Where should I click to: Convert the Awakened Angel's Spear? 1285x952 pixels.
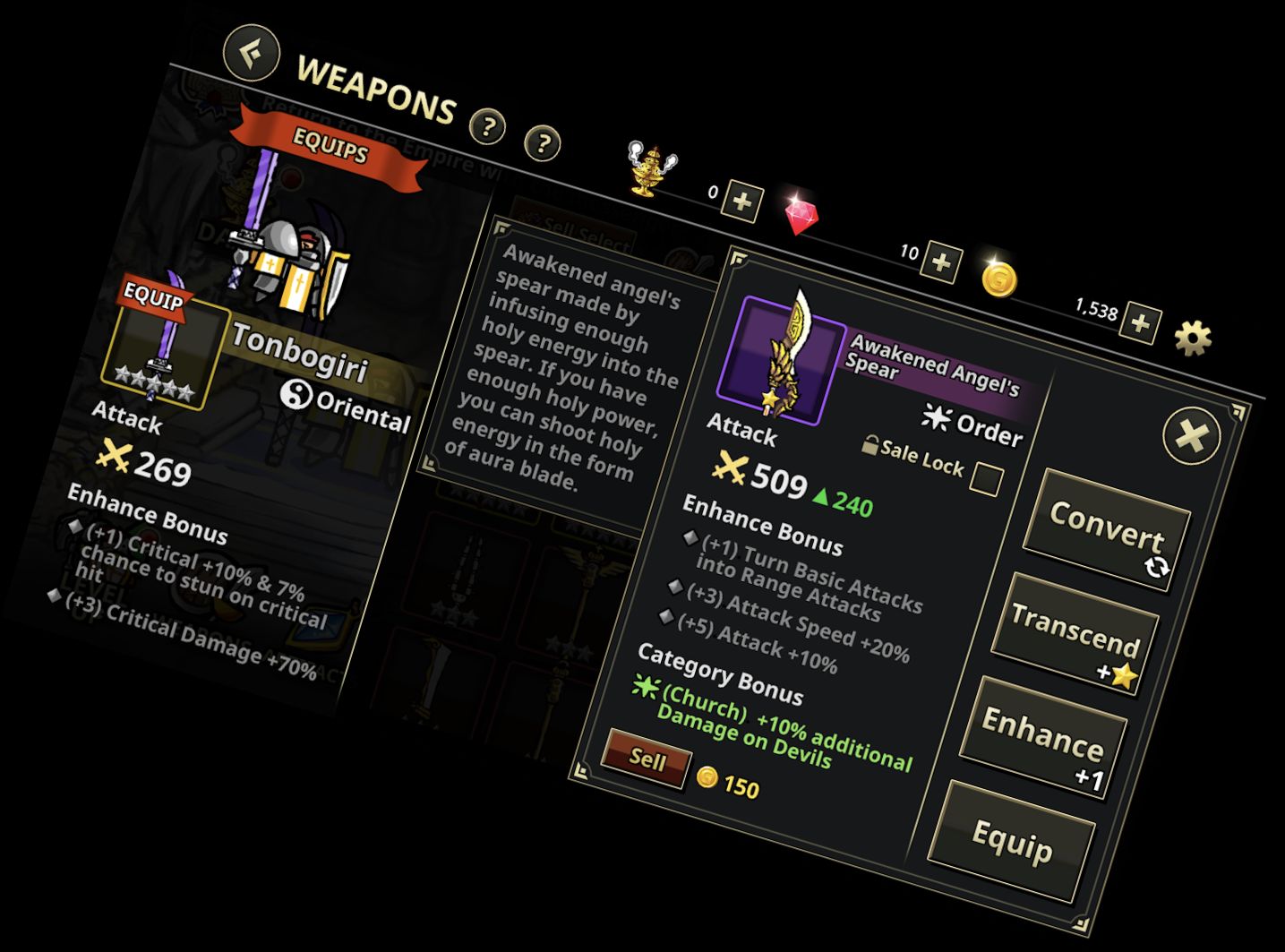coord(1106,528)
